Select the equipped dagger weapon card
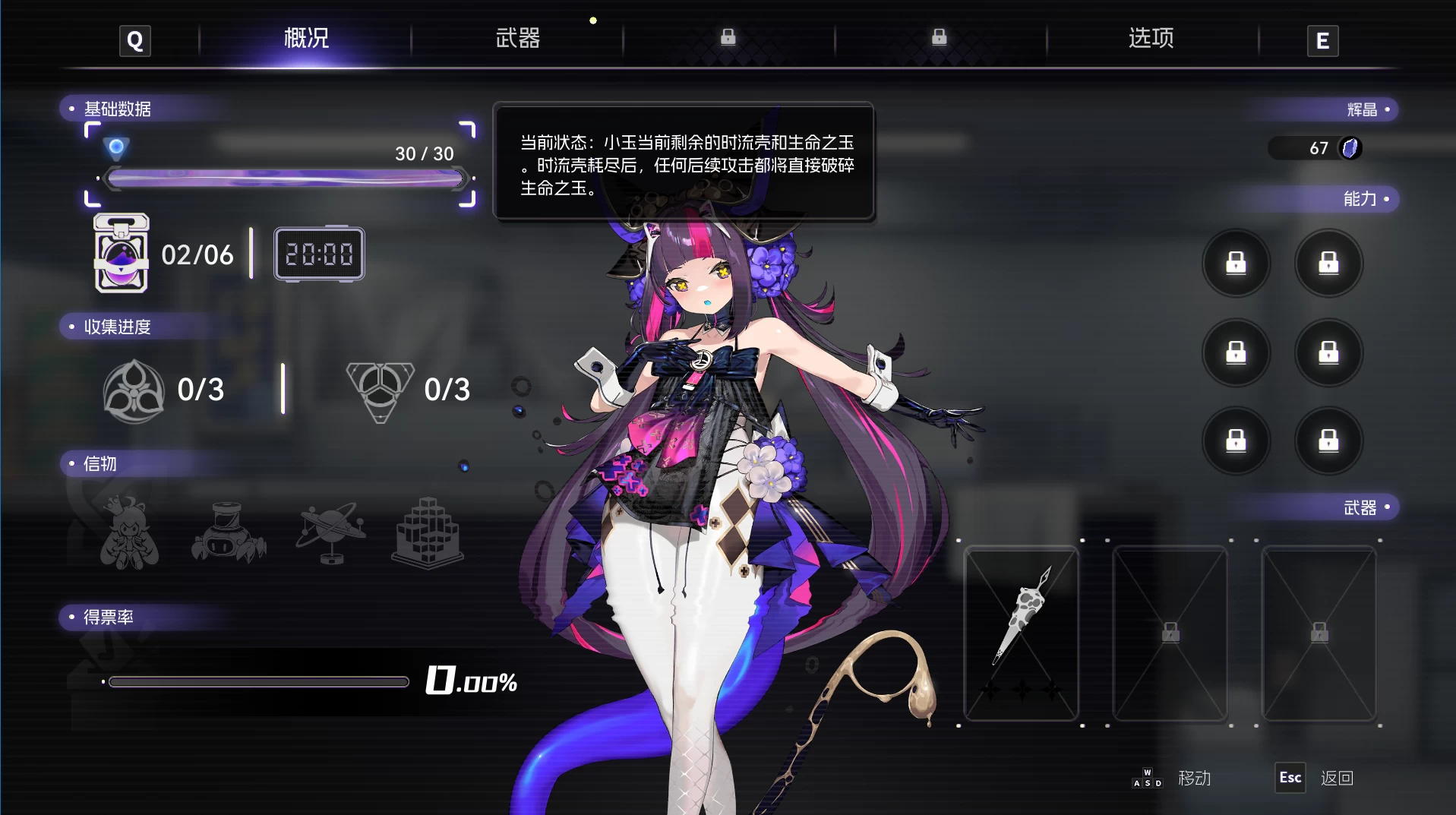 (1021, 634)
